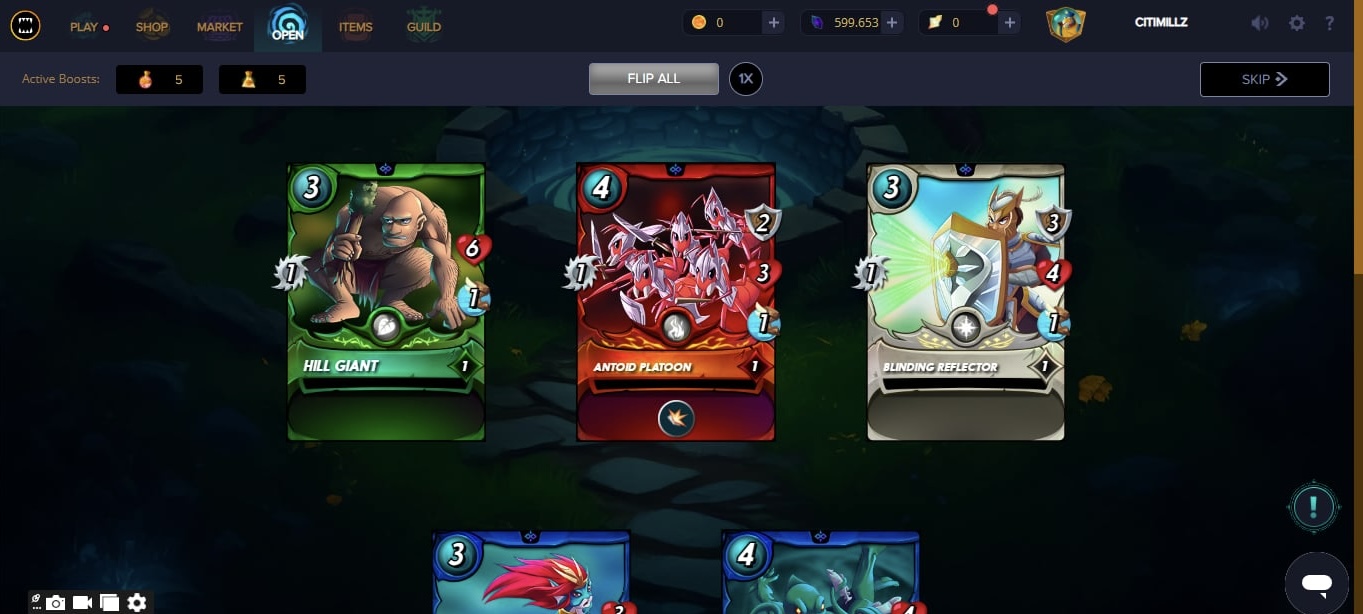The image size is (1363, 614).
Task: Skip the pack opening
Action: tap(1264, 79)
